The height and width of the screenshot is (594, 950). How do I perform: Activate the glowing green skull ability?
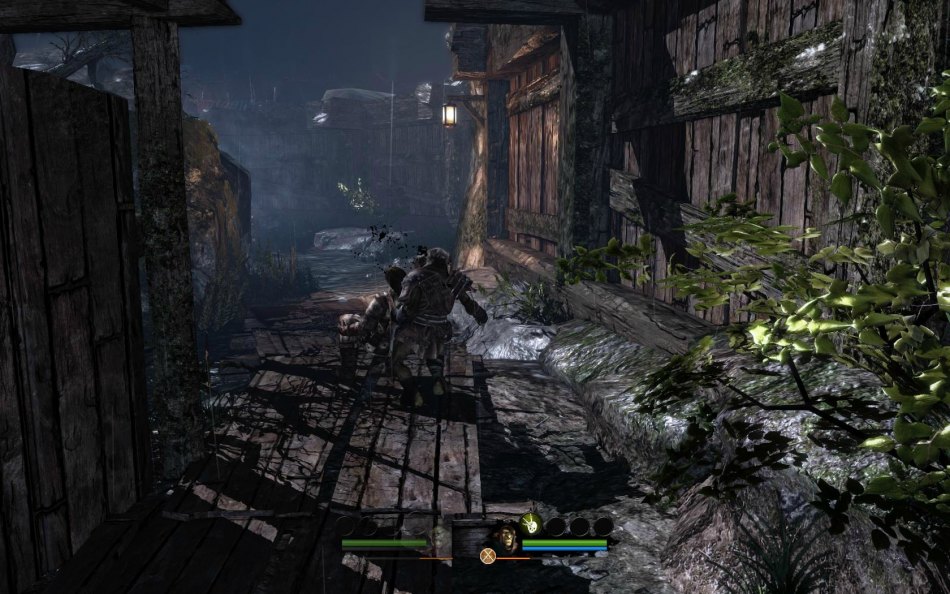[532, 523]
